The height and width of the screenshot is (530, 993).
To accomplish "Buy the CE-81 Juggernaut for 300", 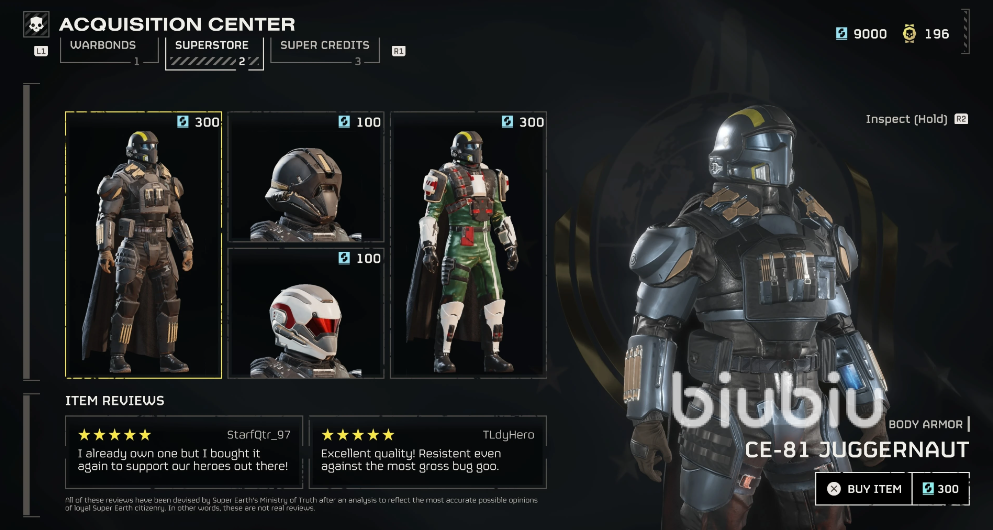I will pos(893,489).
